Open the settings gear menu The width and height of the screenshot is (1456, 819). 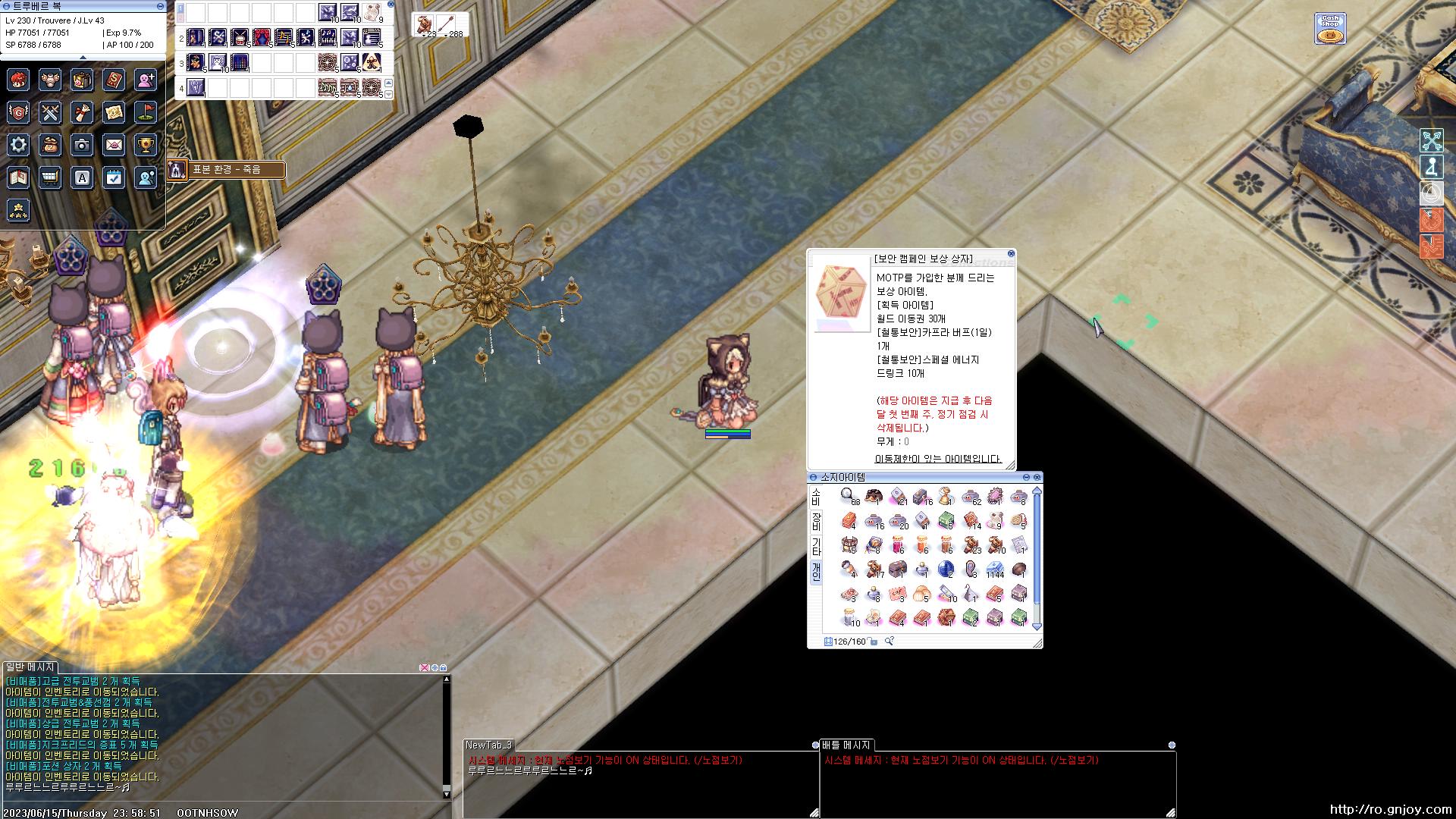pyautogui.click(x=19, y=145)
